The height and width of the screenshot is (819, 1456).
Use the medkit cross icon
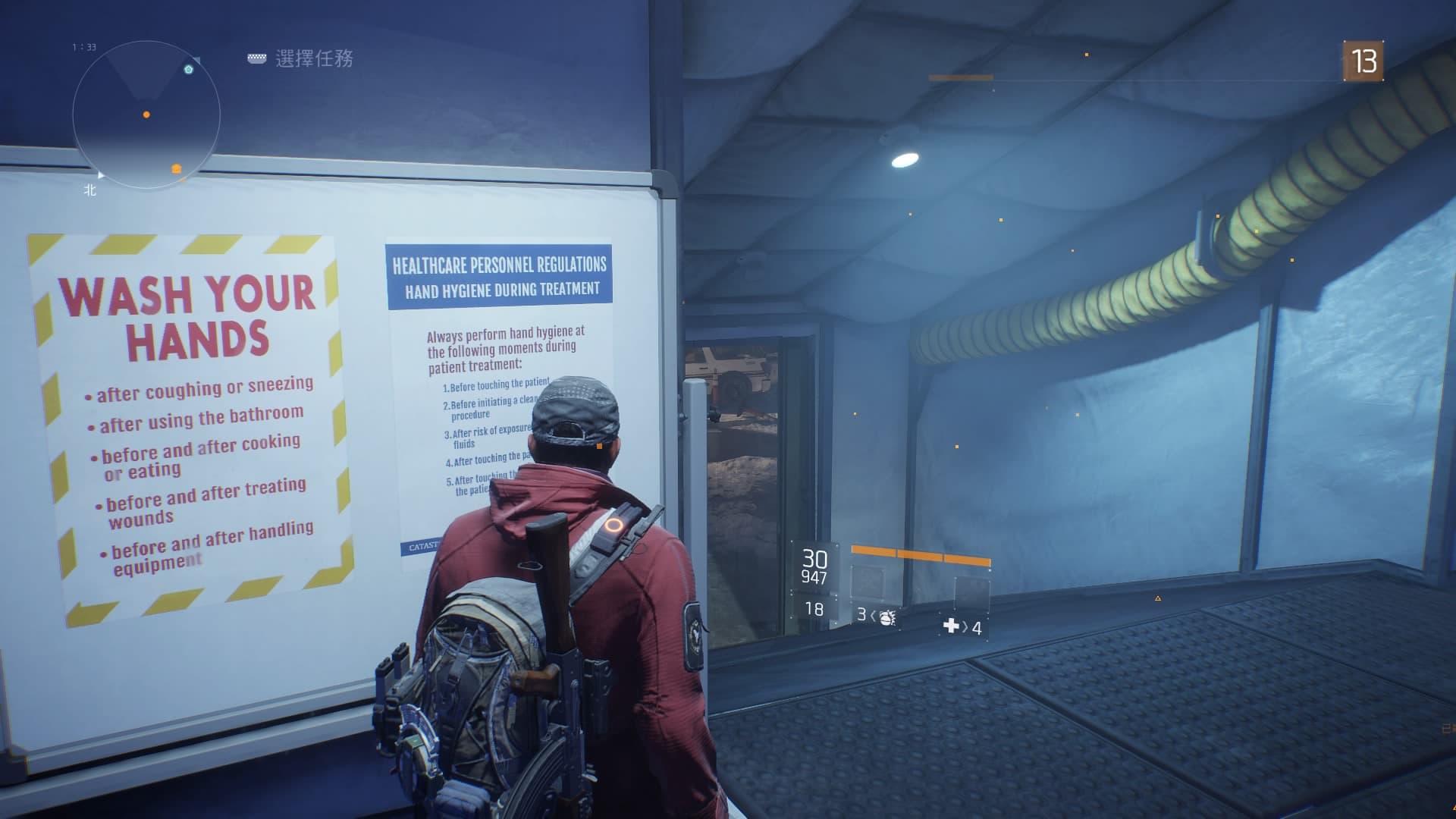(x=951, y=626)
